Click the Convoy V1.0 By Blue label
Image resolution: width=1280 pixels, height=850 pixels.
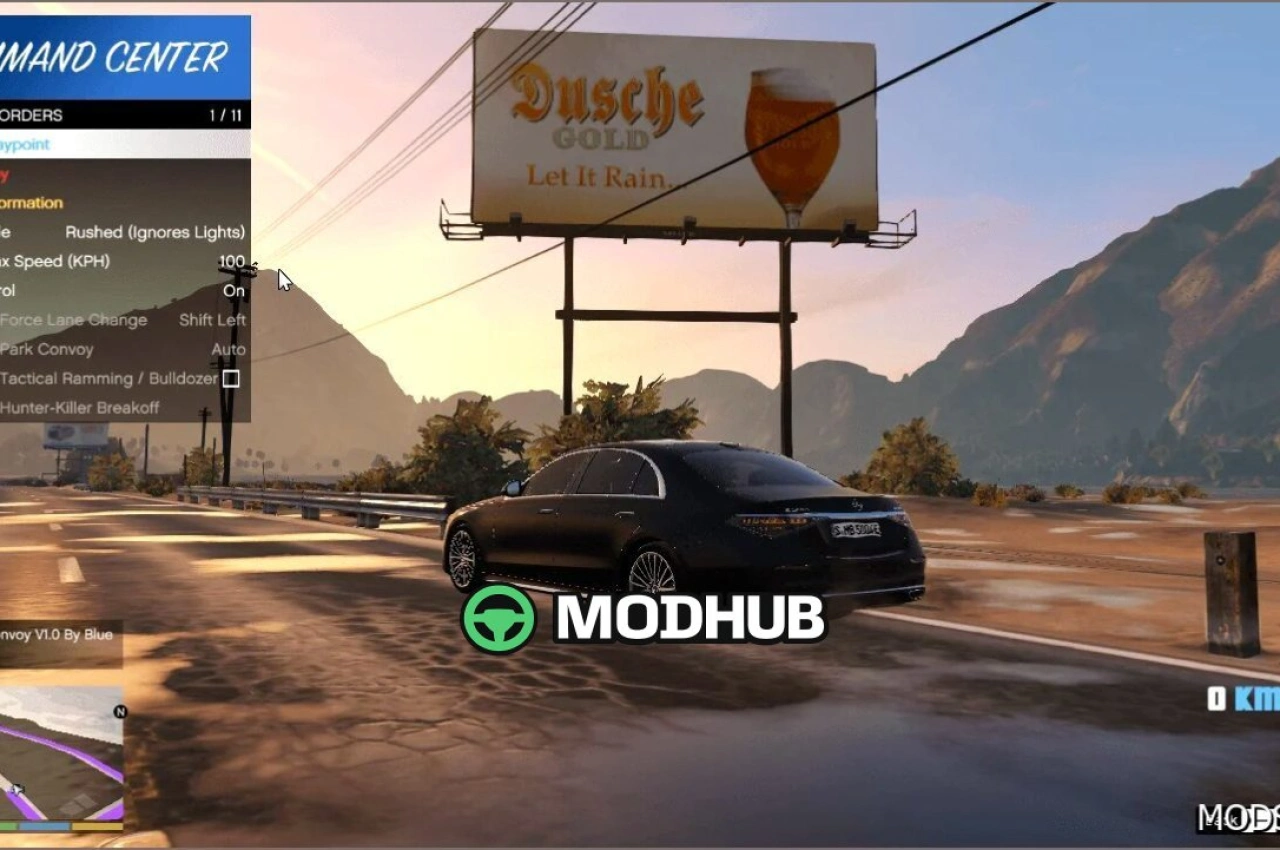click(x=55, y=635)
